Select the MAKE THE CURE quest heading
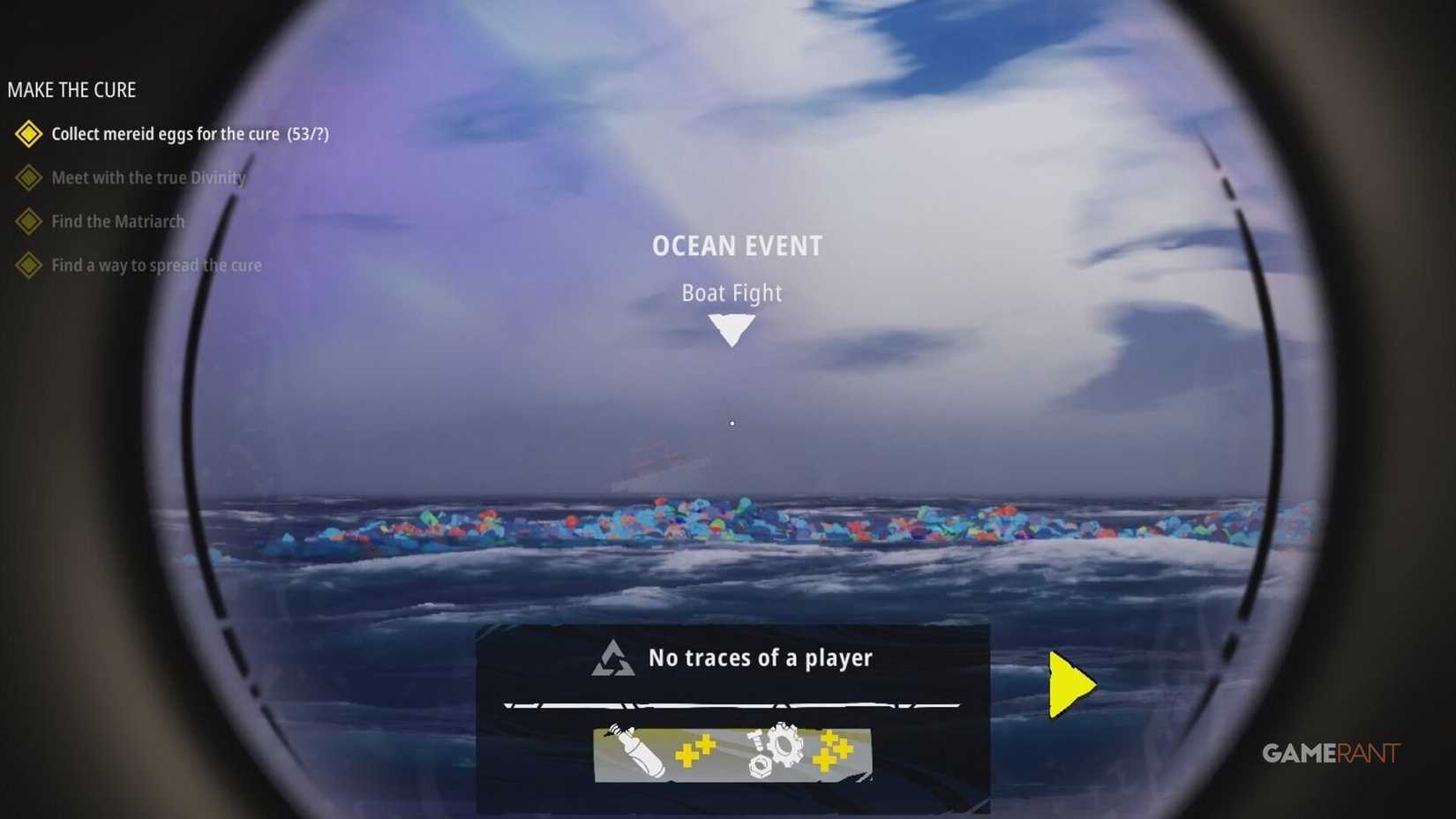The height and width of the screenshot is (819, 1456). tap(72, 89)
